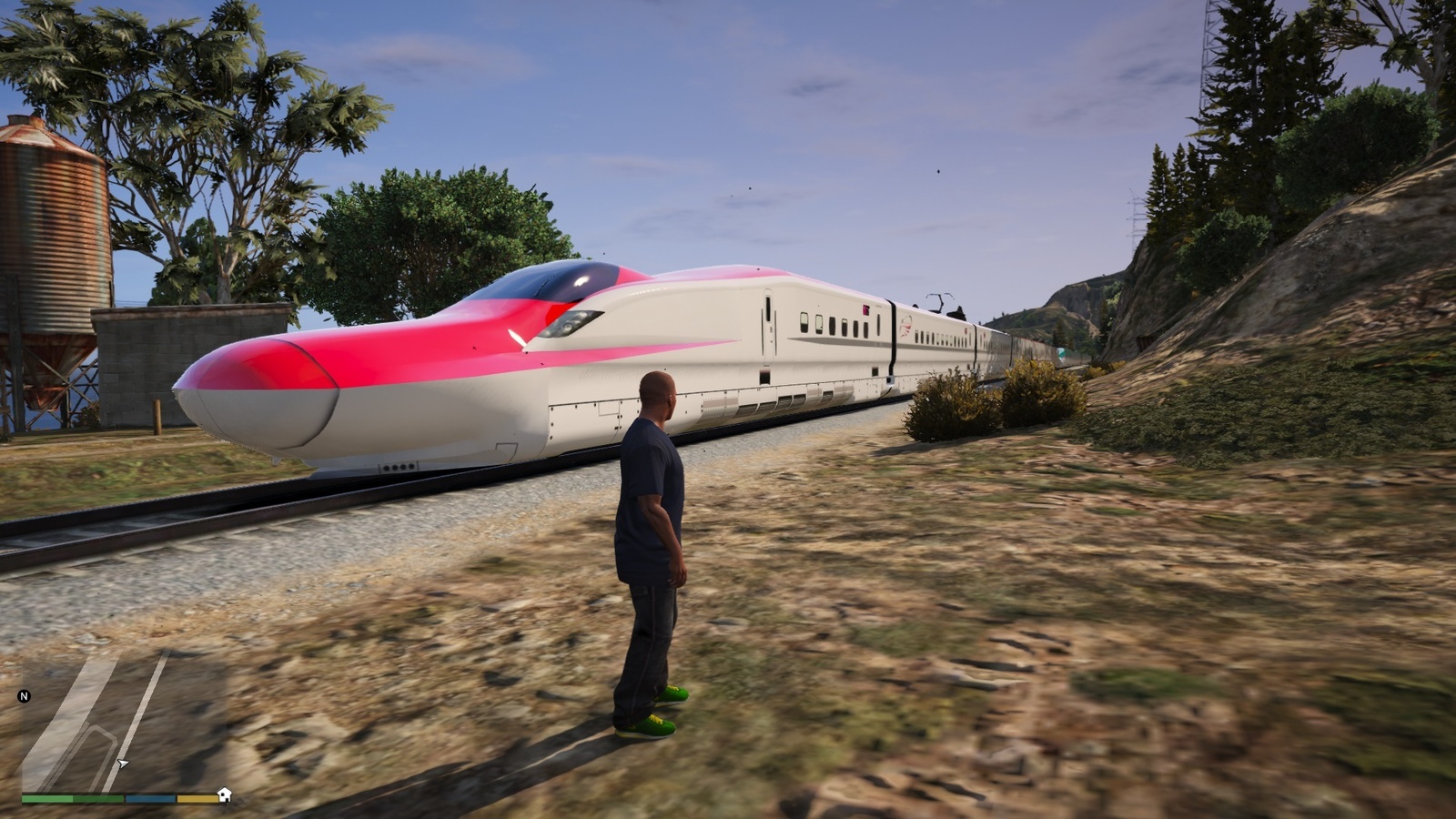Select the white player arrow on minimap

point(123,763)
